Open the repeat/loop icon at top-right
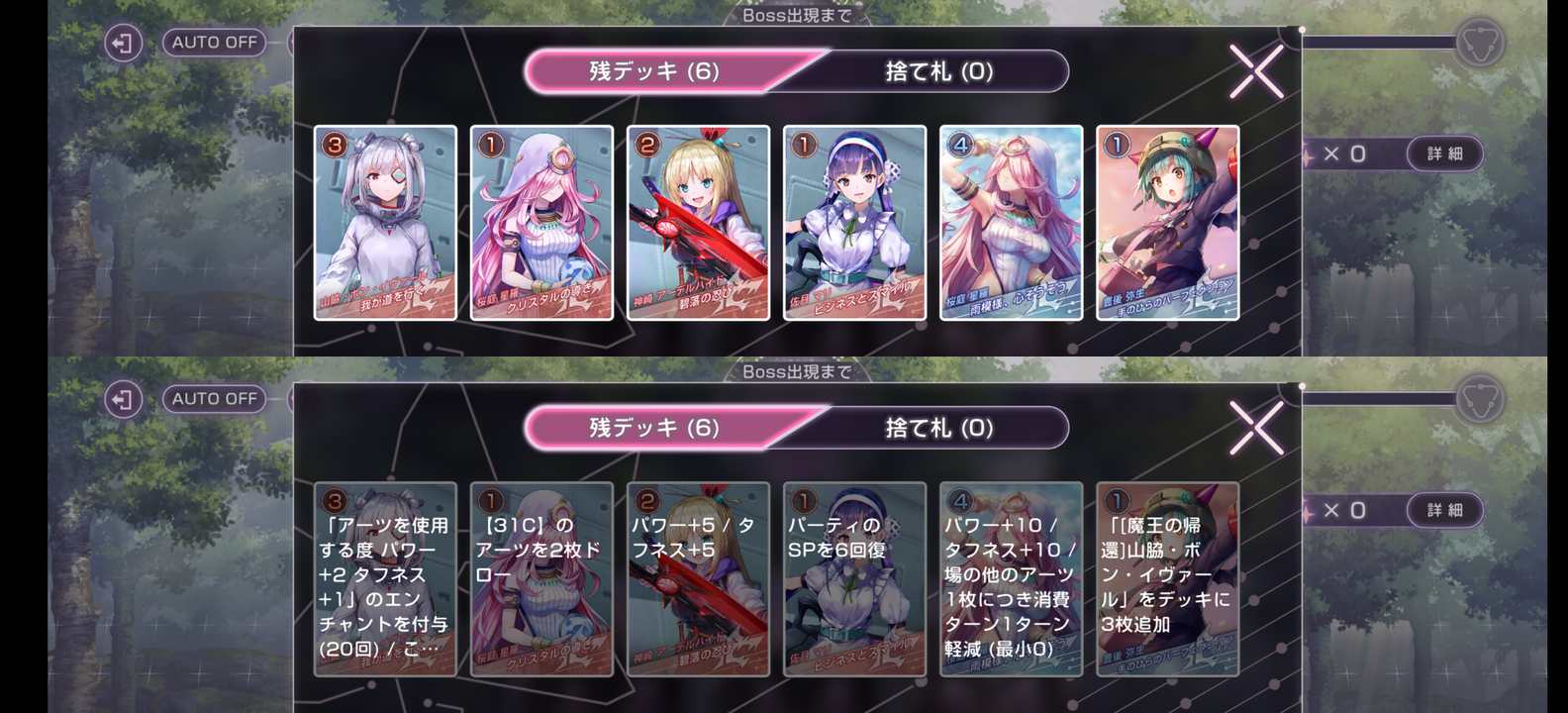This screenshot has width=1568, height=713. [x=1478, y=43]
